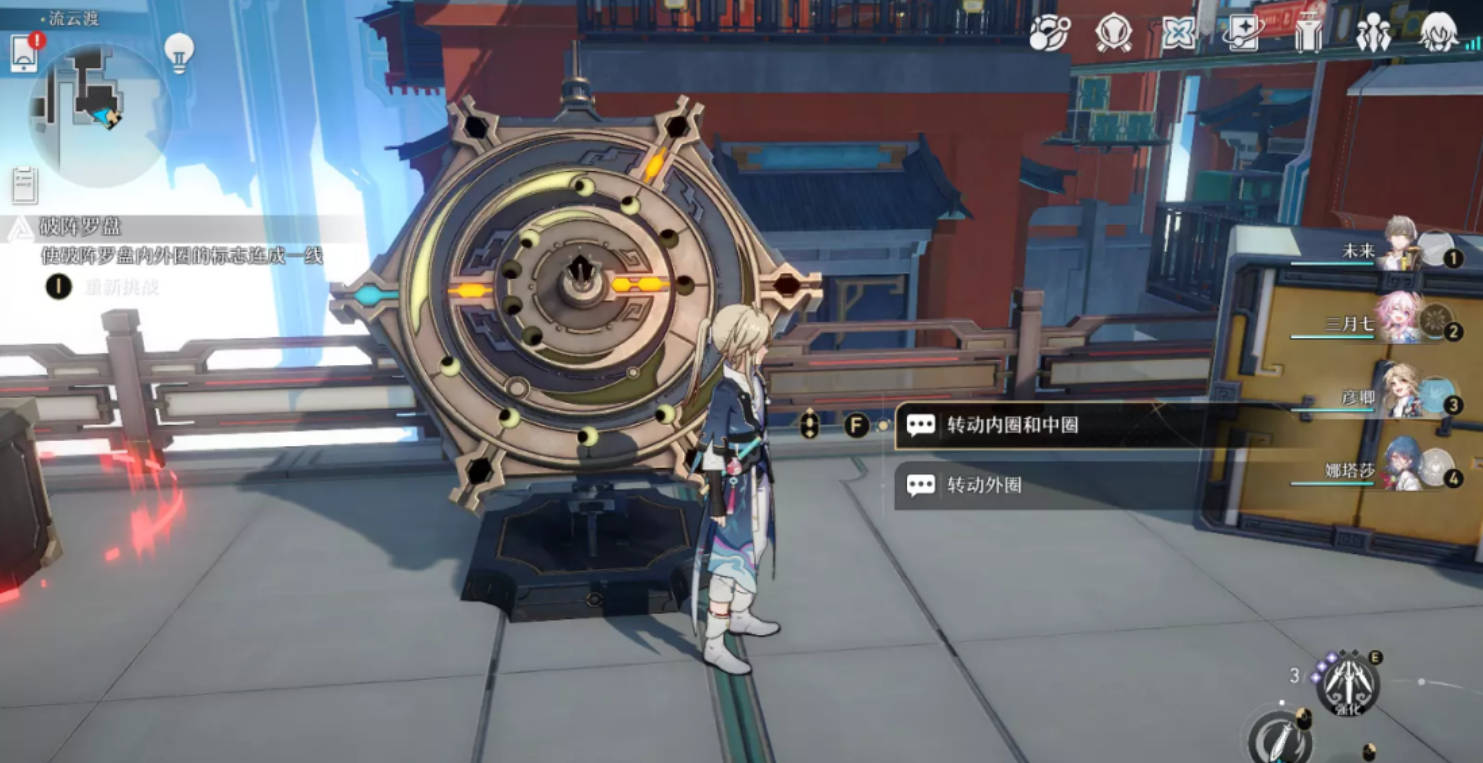The height and width of the screenshot is (763, 1483).
Task: Open the medal badge icon in top bar
Action: tap(1113, 33)
